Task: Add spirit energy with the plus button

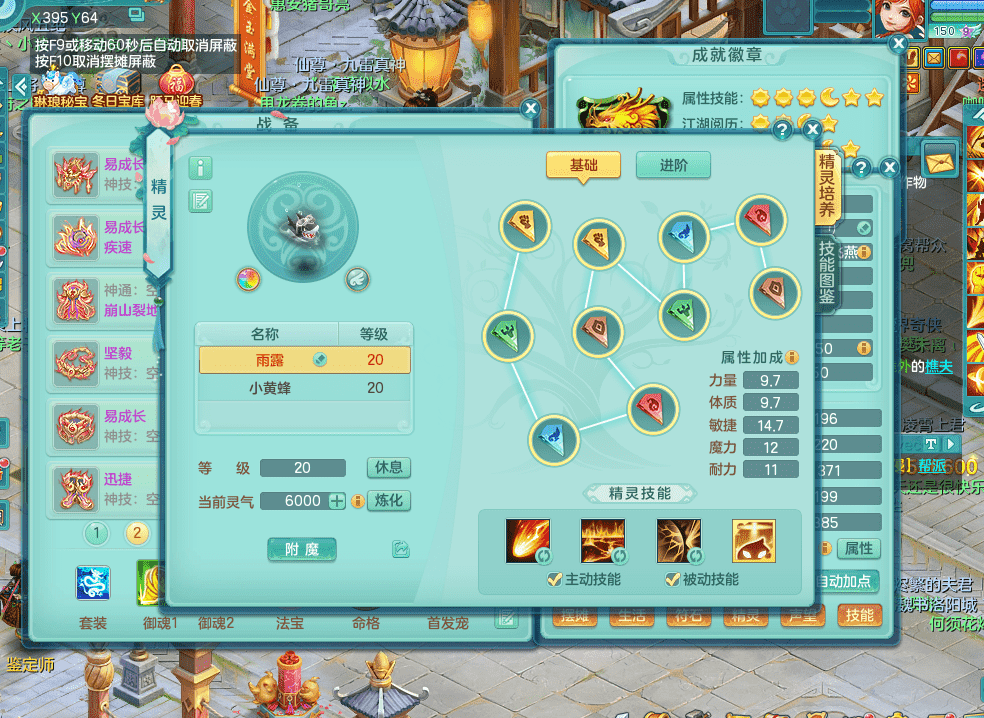Action: pyautogui.click(x=337, y=501)
